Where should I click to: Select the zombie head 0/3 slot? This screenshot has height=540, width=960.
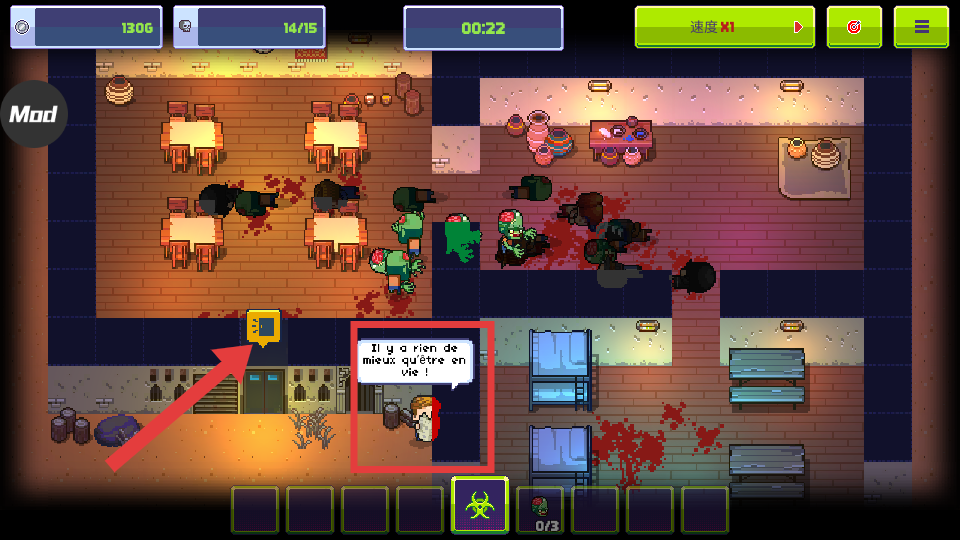[540, 509]
